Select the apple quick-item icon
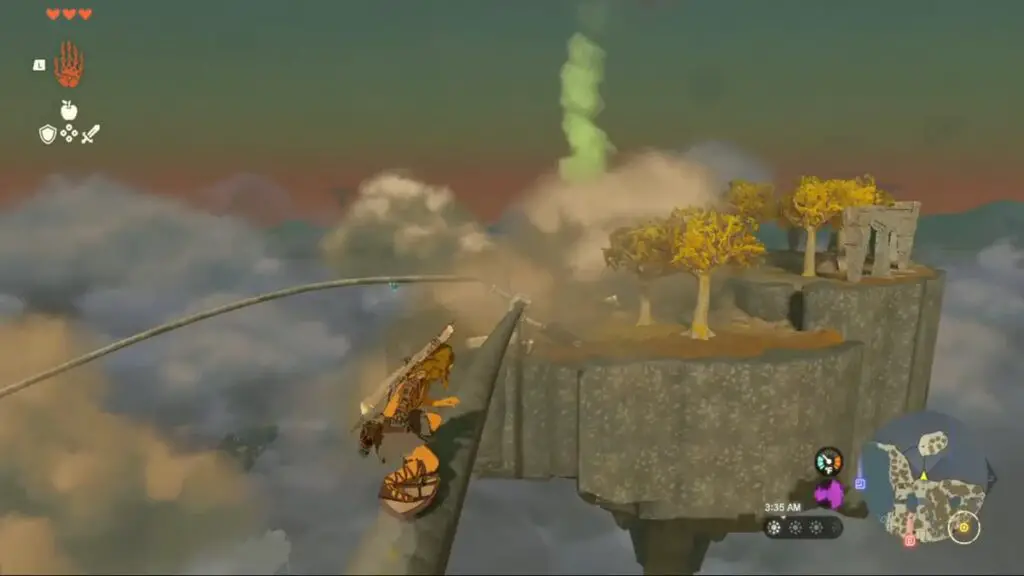 [x=69, y=110]
